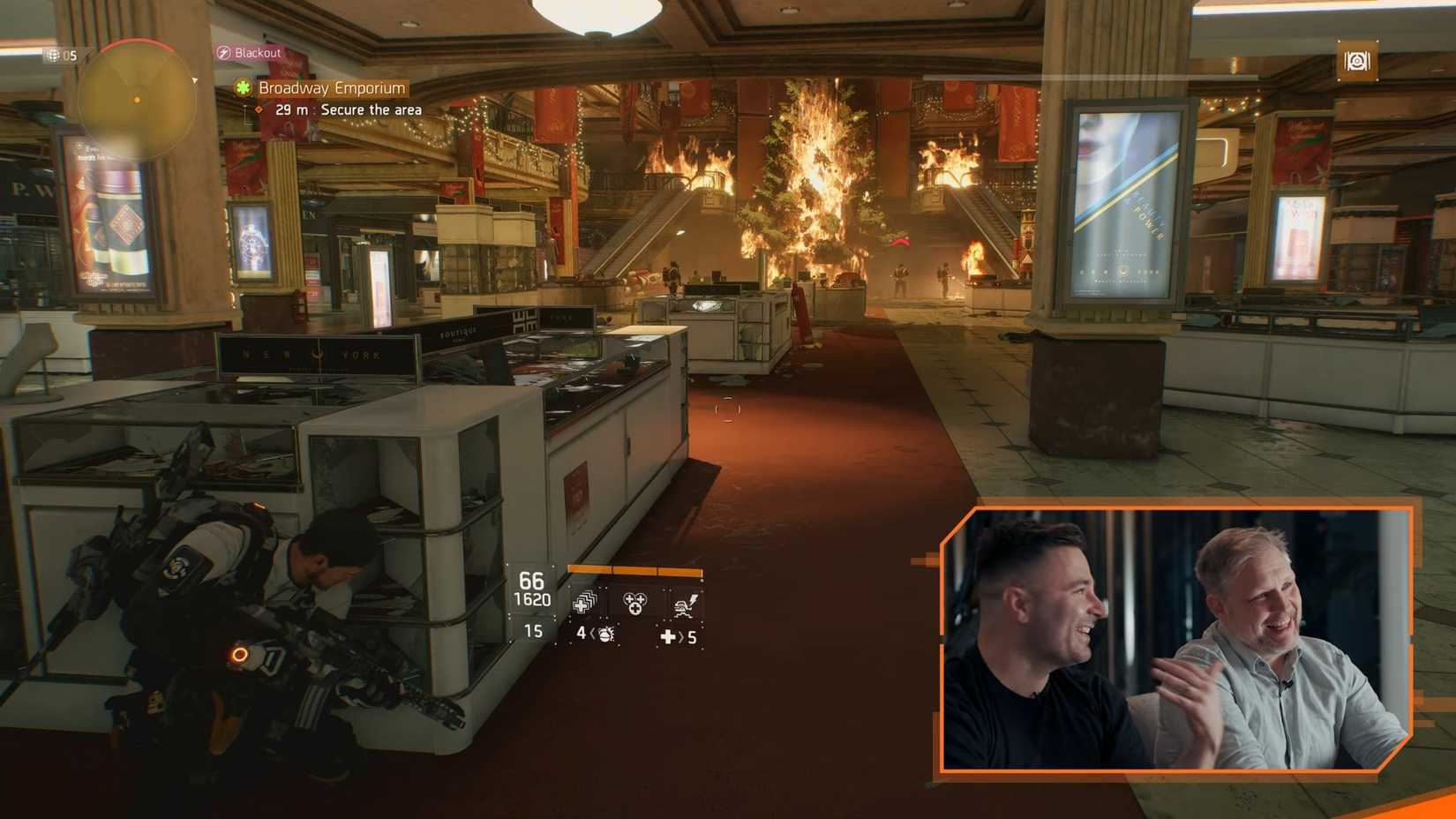1456x819 pixels.
Task: Expand the minimap in the top left corner
Action: click(x=137, y=99)
